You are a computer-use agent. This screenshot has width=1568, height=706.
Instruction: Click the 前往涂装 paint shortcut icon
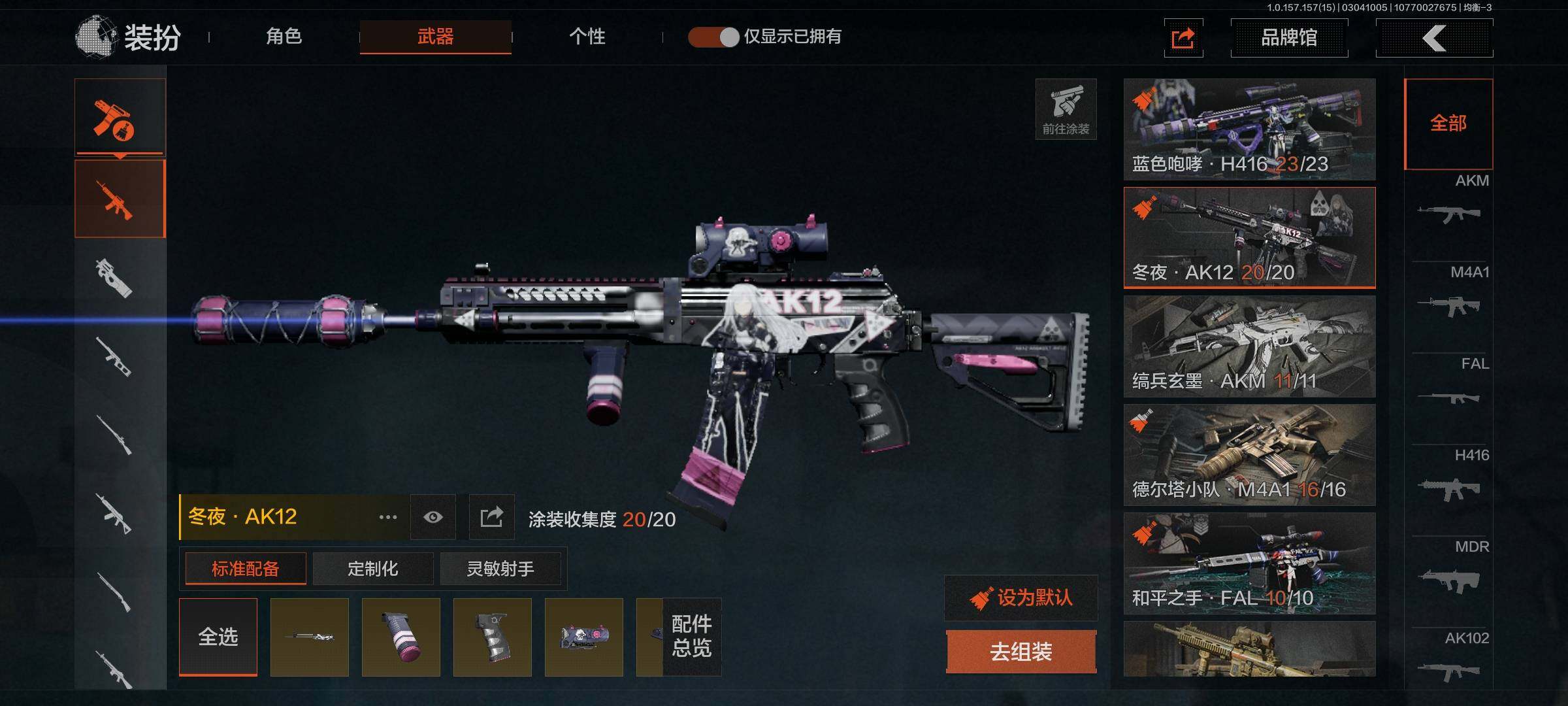pos(1066,109)
